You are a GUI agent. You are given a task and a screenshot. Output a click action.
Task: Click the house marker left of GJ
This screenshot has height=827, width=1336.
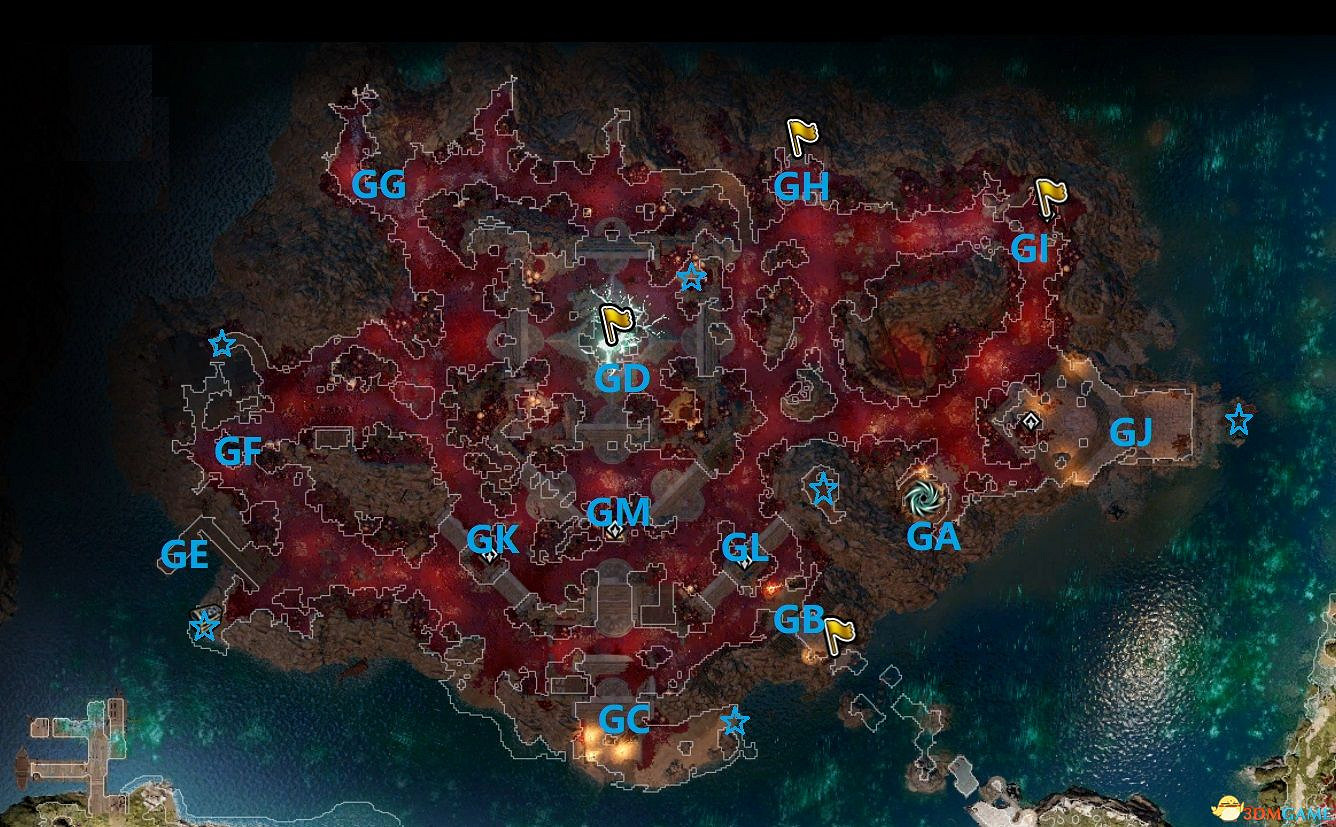click(x=1029, y=421)
